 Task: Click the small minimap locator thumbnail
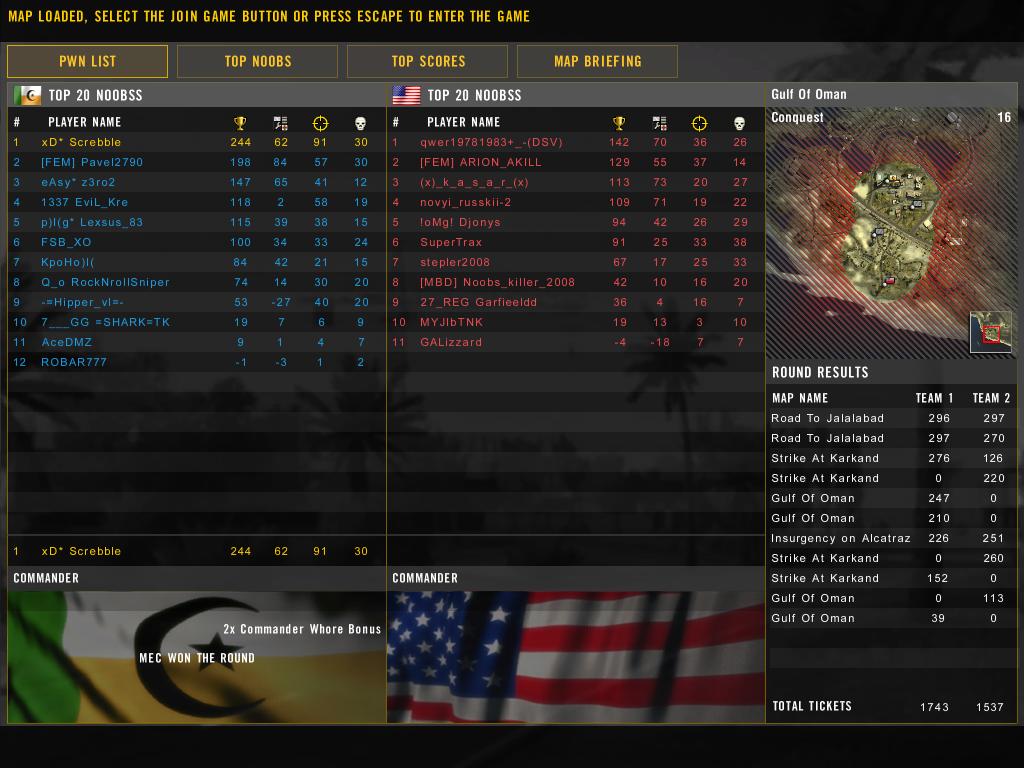click(x=990, y=333)
